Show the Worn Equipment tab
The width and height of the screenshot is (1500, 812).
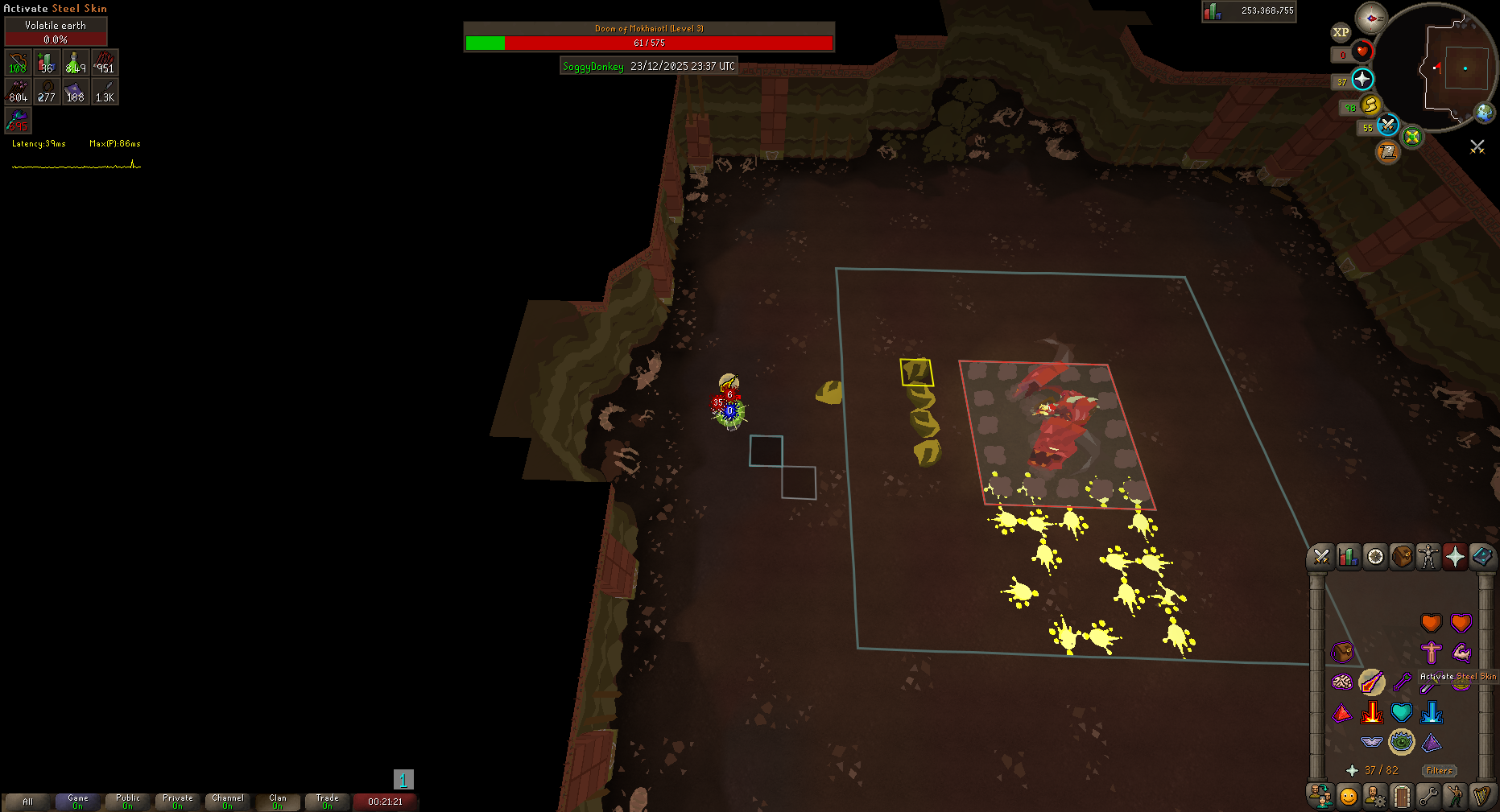[1428, 556]
